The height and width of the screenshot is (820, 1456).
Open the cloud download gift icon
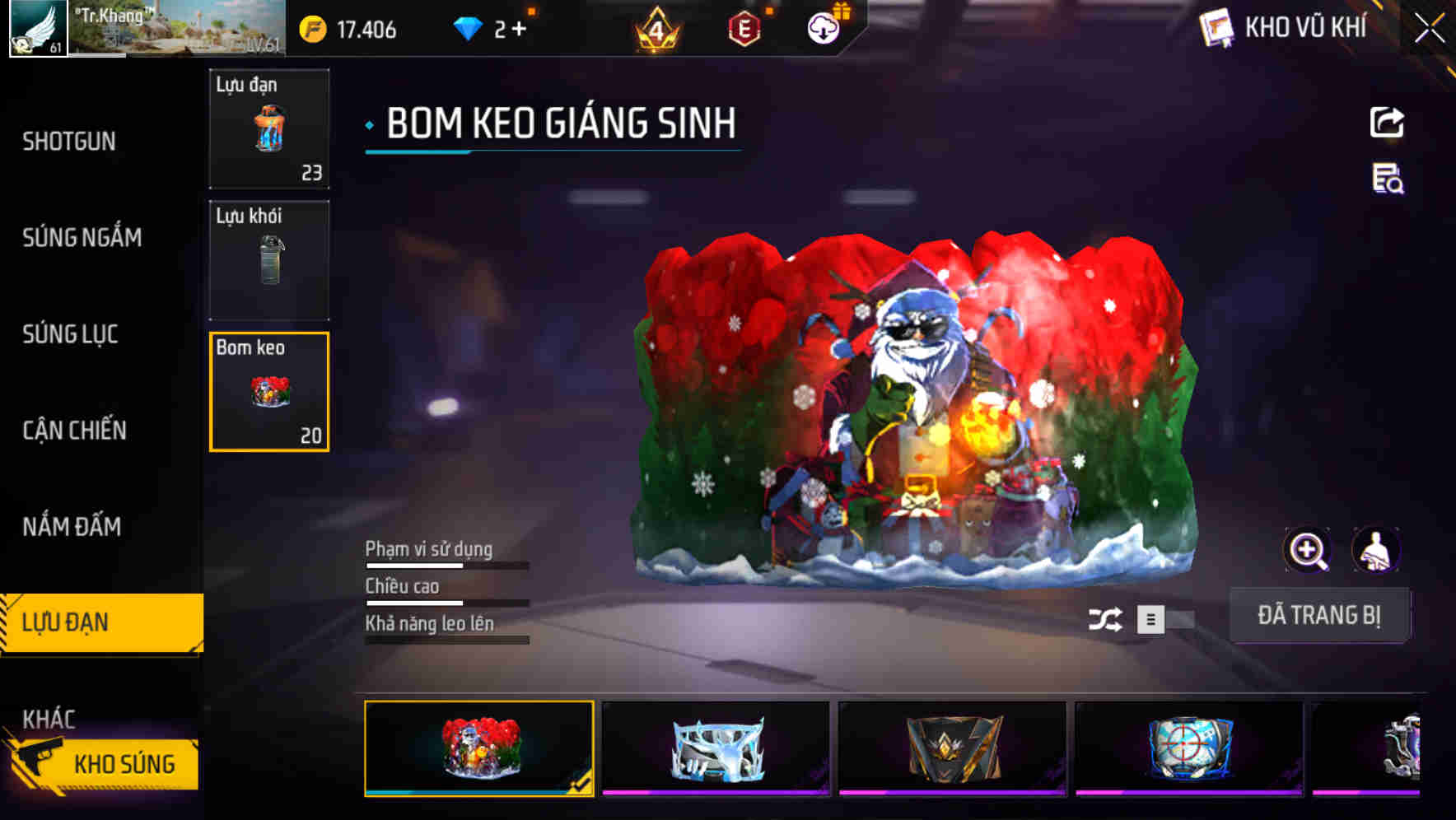coord(822,28)
